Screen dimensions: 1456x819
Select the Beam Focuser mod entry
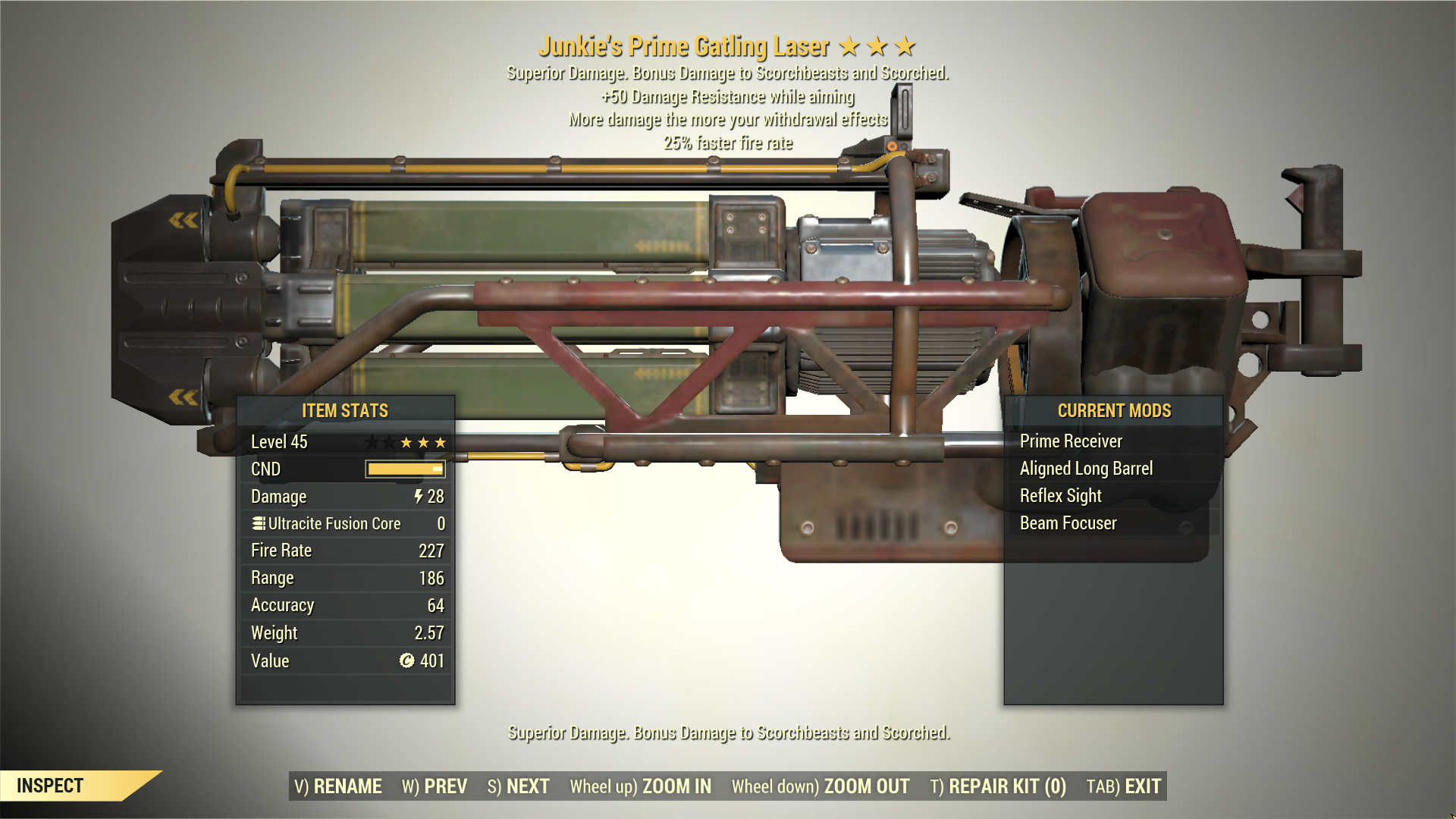pos(1068,523)
